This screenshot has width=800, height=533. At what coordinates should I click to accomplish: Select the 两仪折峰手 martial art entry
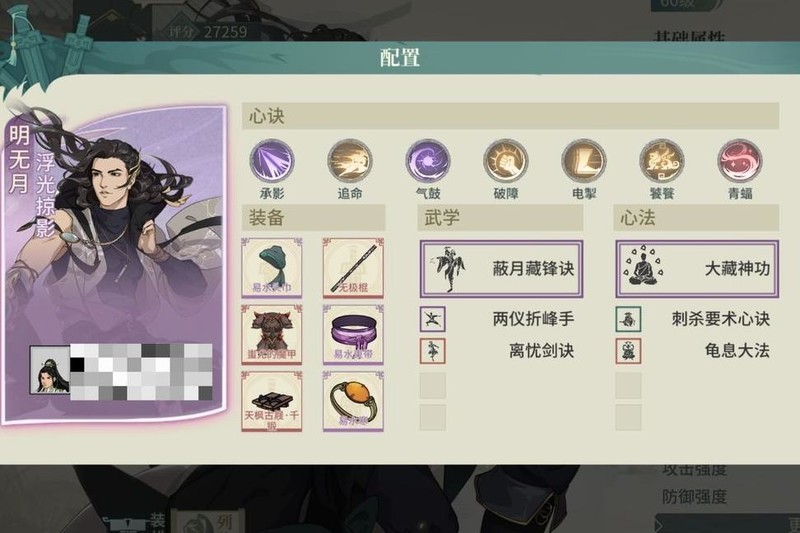pos(501,320)
